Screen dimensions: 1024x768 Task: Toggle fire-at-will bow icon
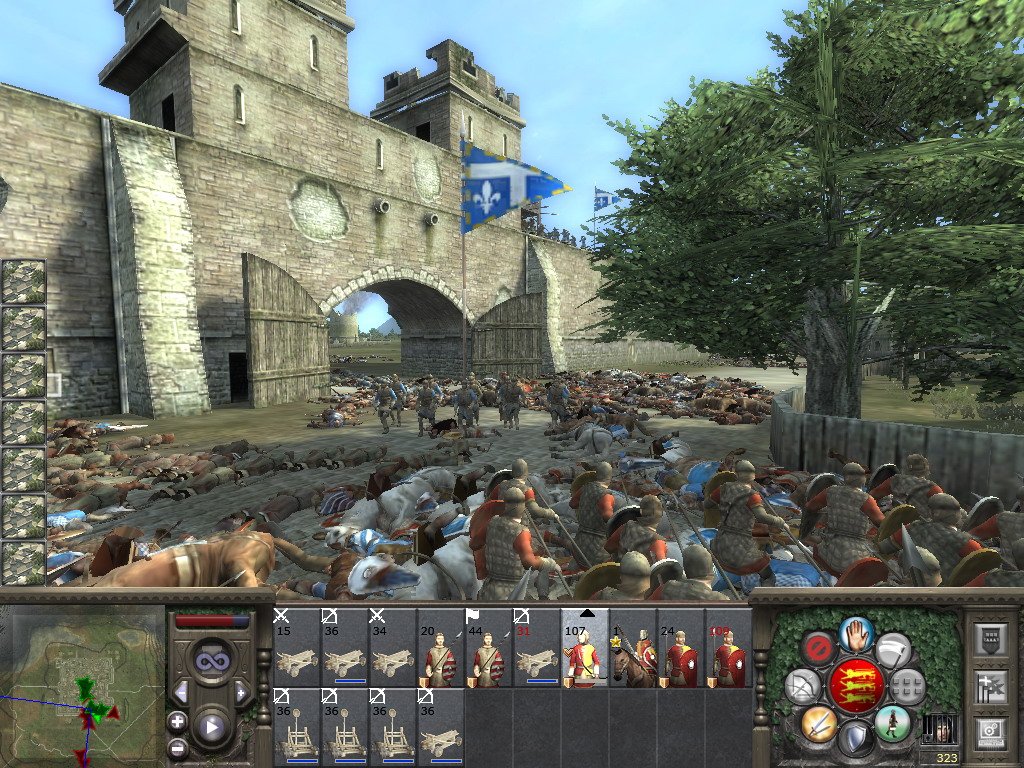coord(803,686)
